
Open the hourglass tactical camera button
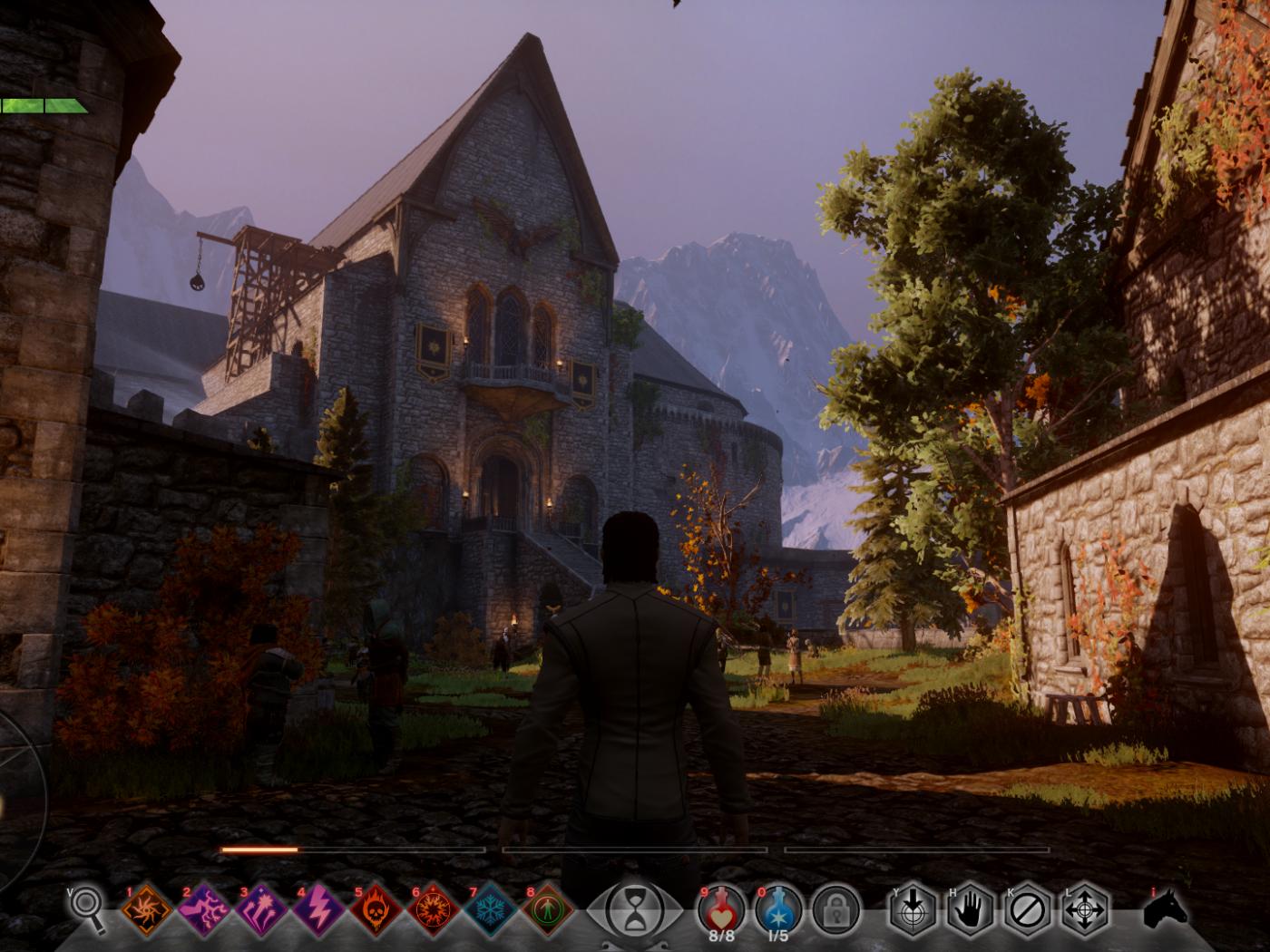tap(634, 909)
